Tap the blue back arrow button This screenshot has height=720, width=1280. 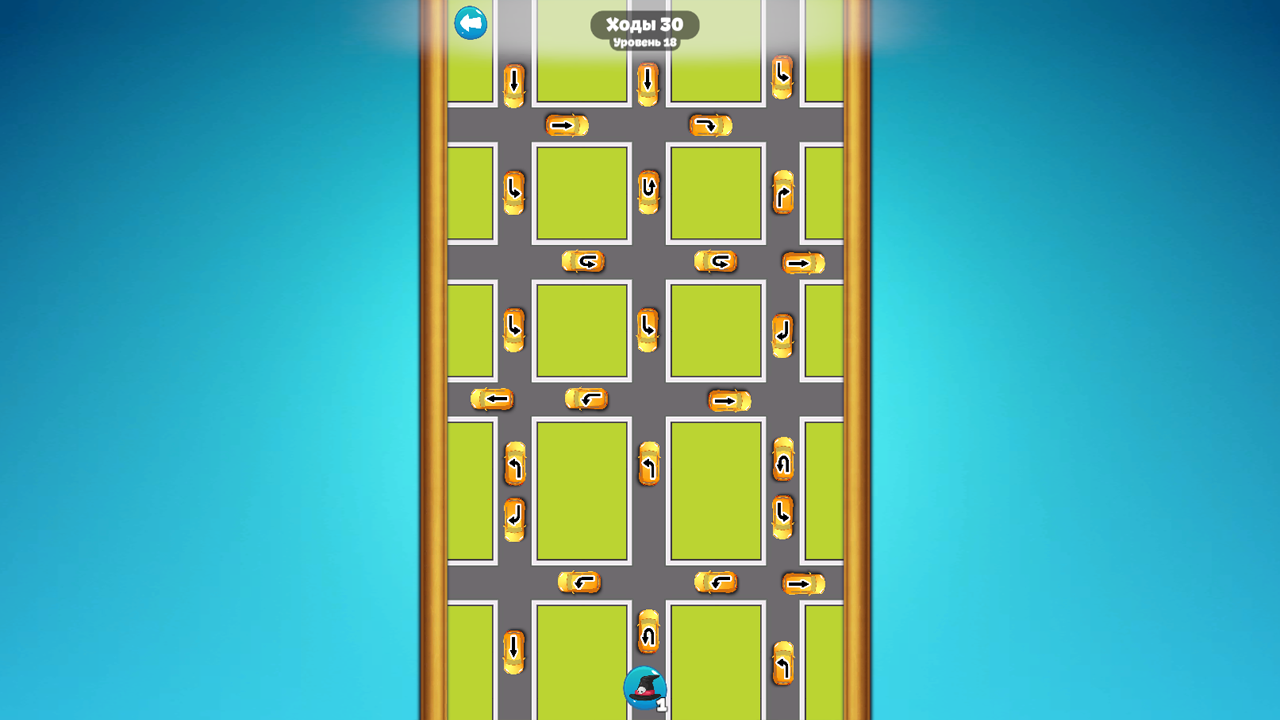point(470,23)
